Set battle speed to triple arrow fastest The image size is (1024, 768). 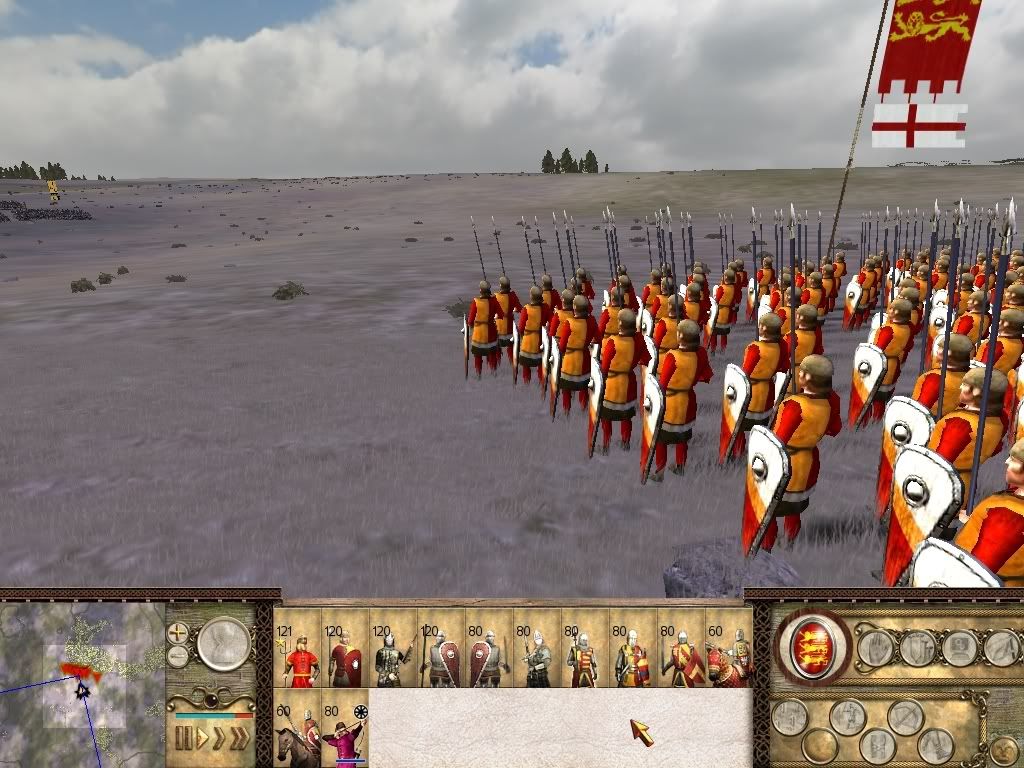239,739
